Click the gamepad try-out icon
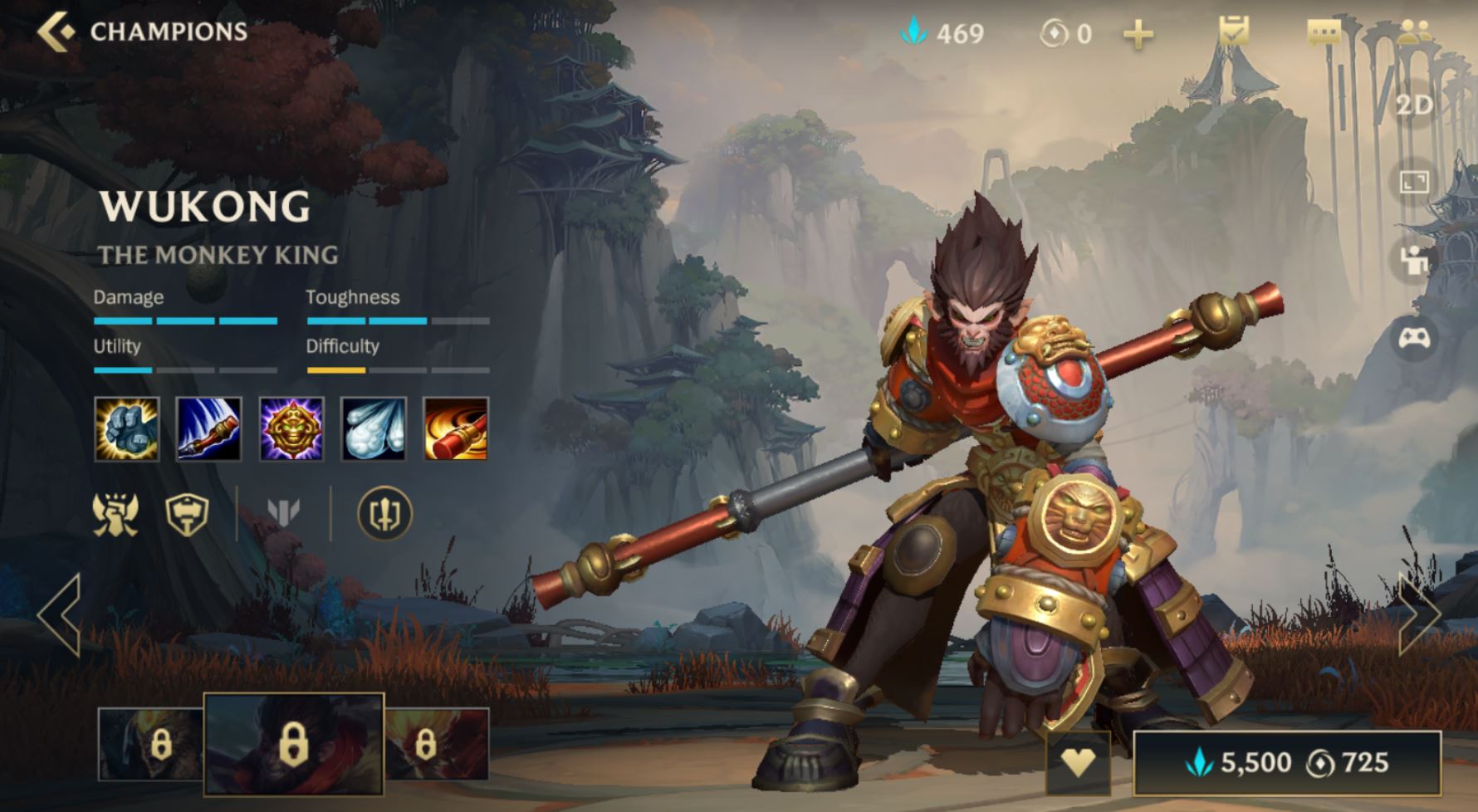This screenshot has height=812, width=1478. [1414, 337]
